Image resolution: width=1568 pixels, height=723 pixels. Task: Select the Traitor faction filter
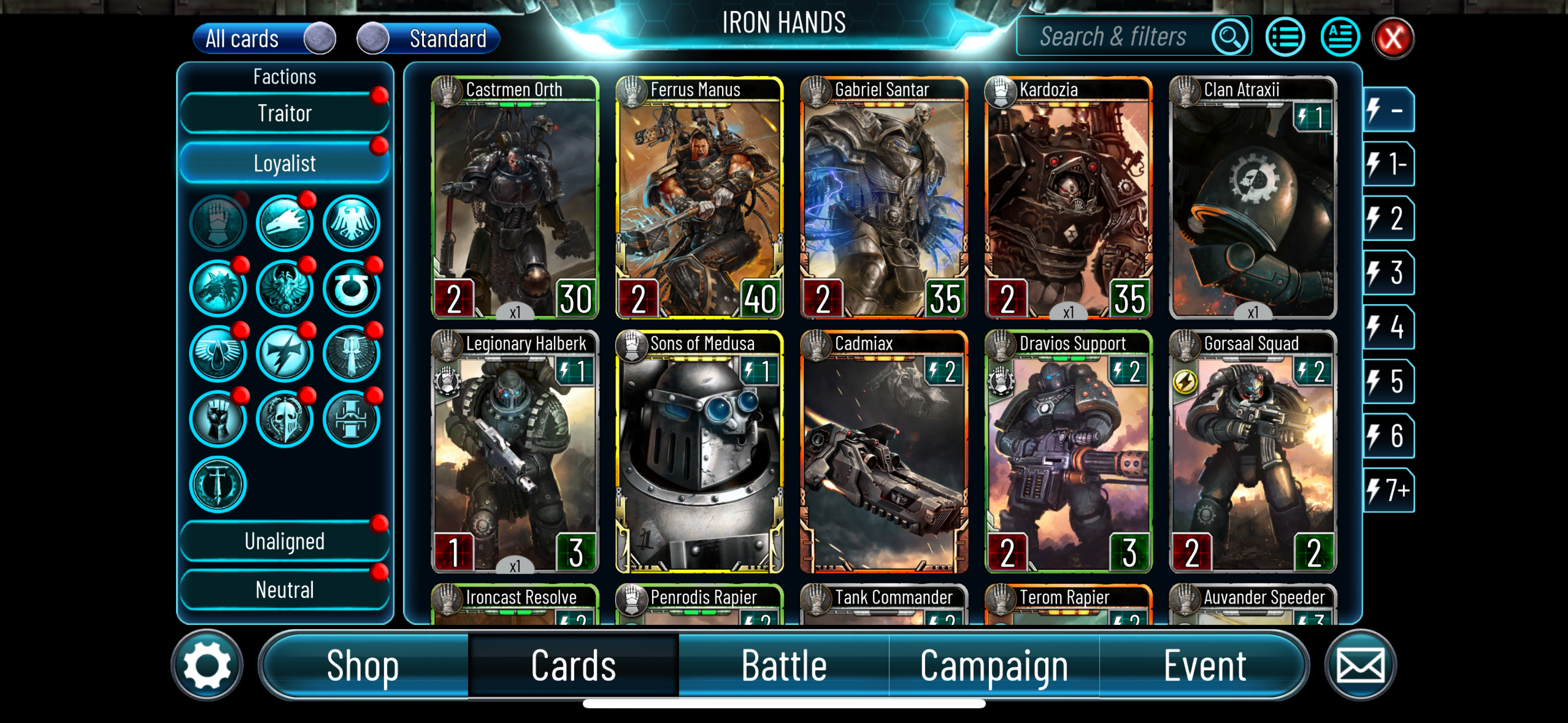[x=284, y=113]
